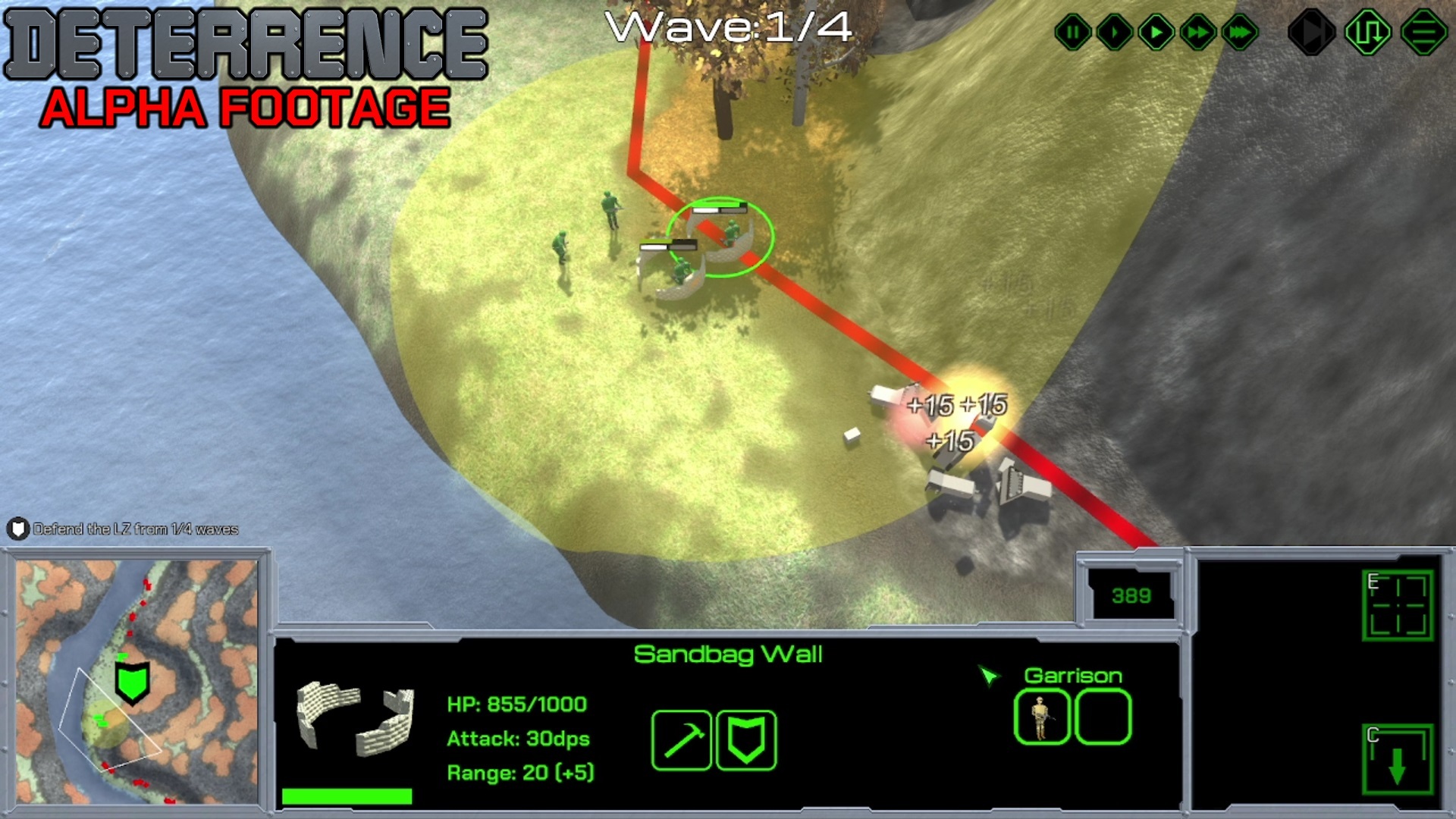Enable triple-speed fast forward
1456x819 pixels.
[x=1238, y=32]
